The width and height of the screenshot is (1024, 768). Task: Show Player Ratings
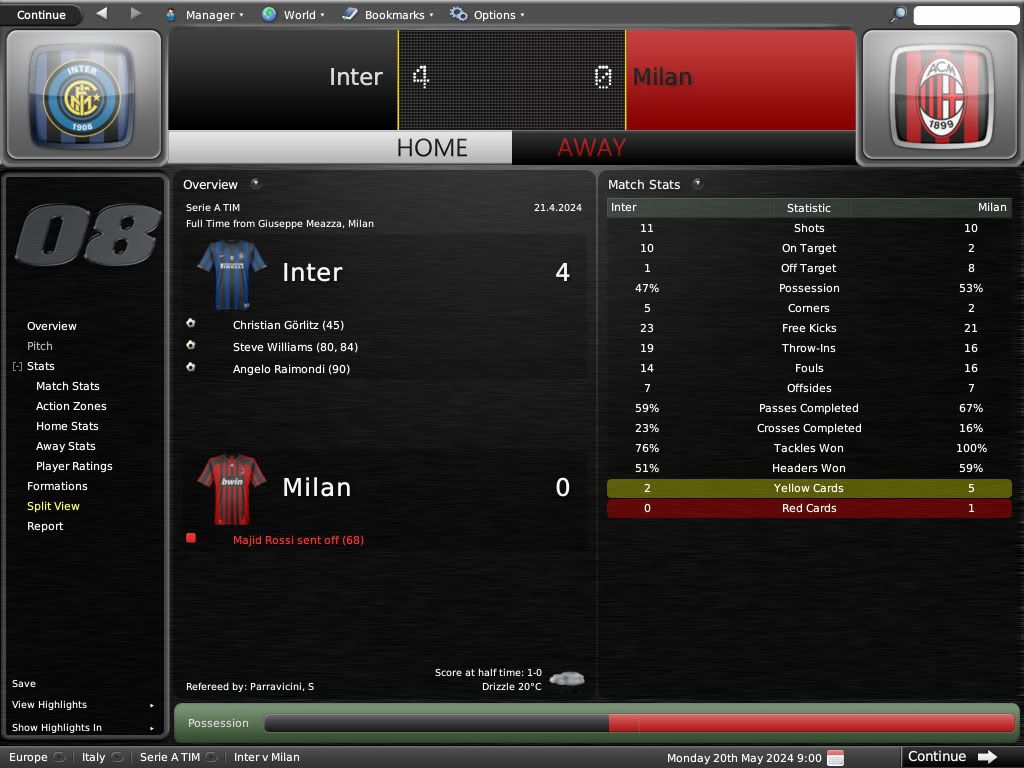pos(74,466)
